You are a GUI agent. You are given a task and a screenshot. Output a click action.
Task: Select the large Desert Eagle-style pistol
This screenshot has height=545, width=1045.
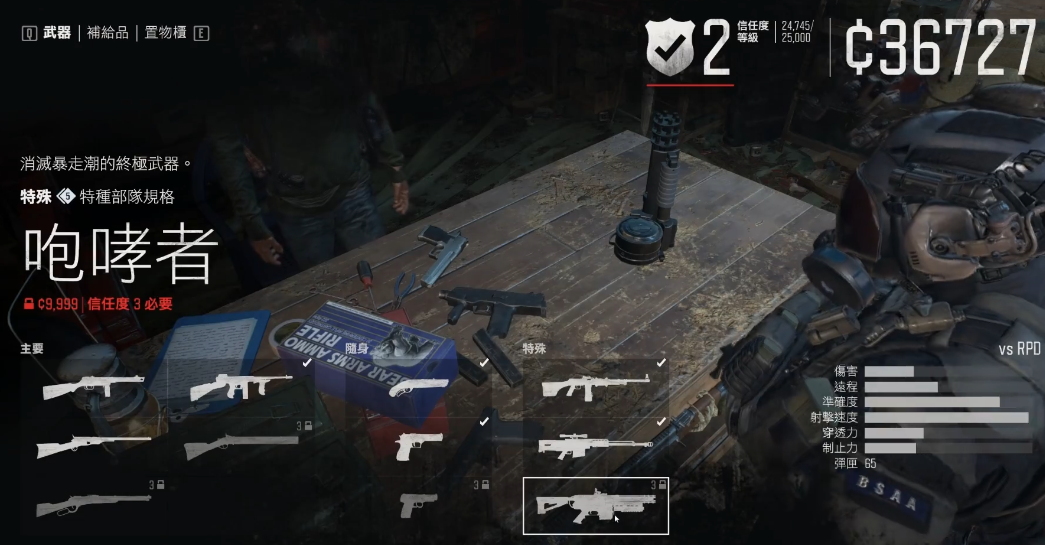point(420,446)
